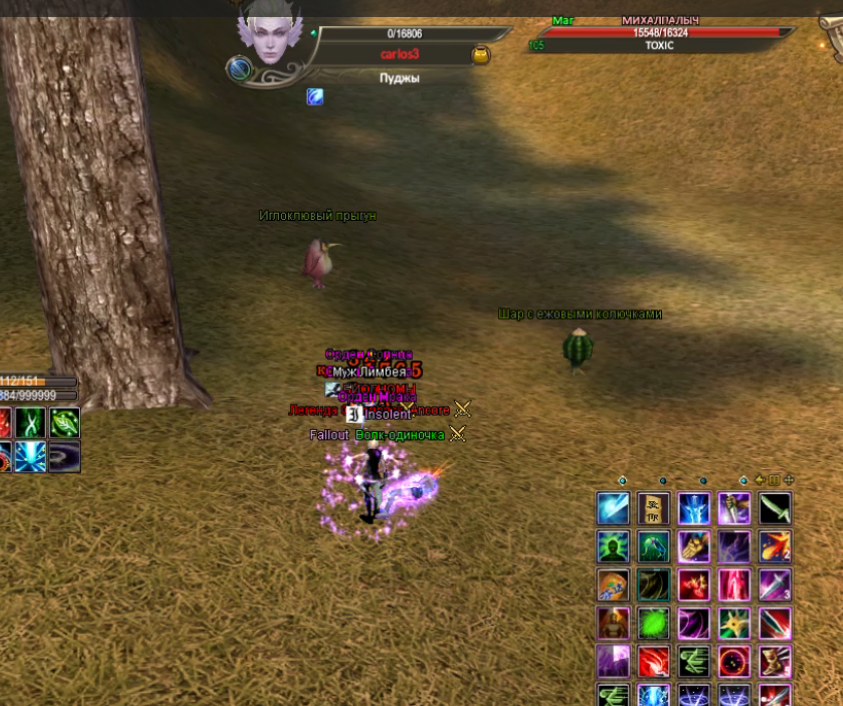The height and width of the screenshot is (706, 843).
Task: Click the four-way move handle on skill panel
Action: click(789, 480)
